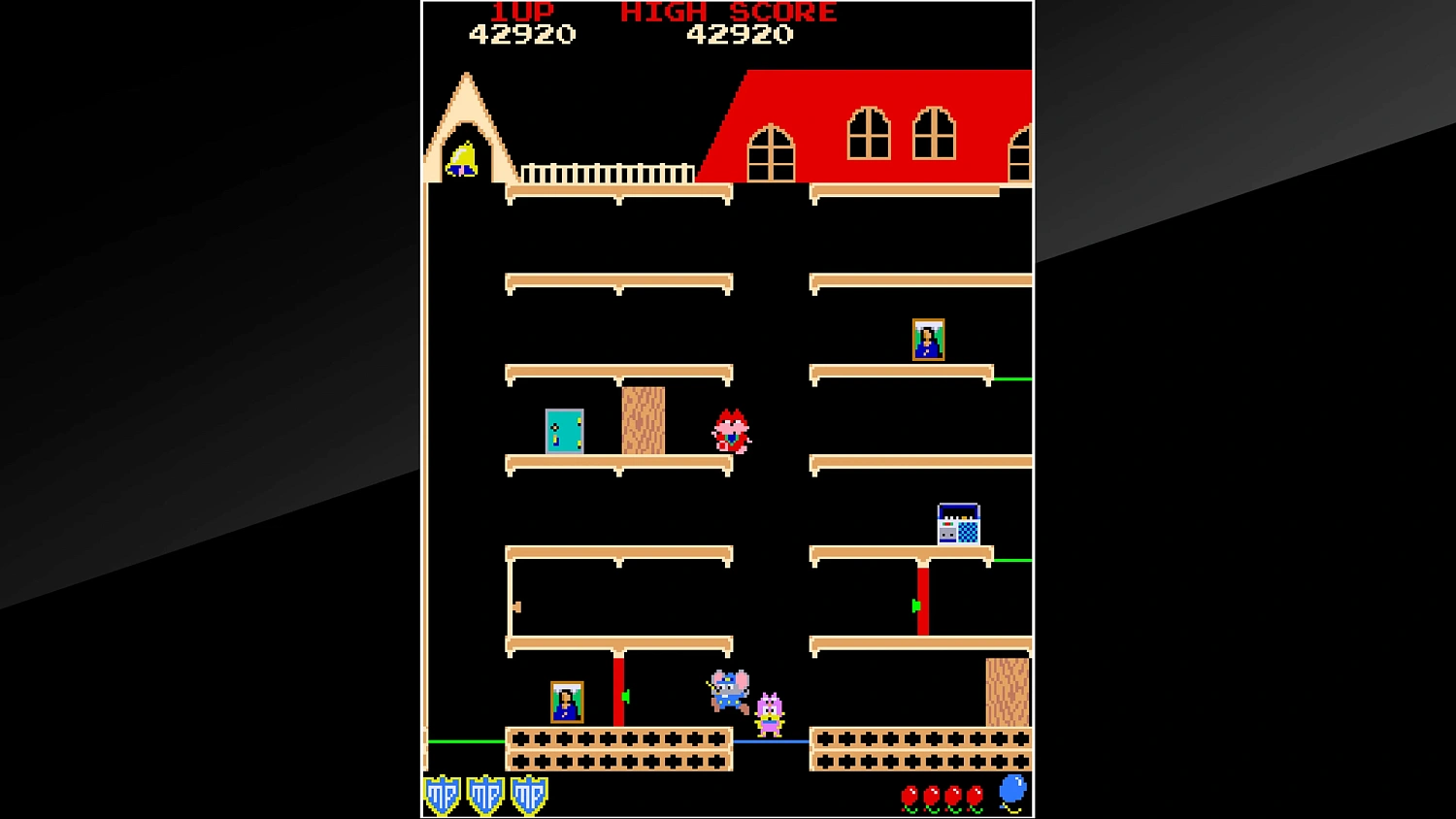Click the red cat Goro sprite
The height and width of the screenshot is (819, 1456).
pos(730,430)
